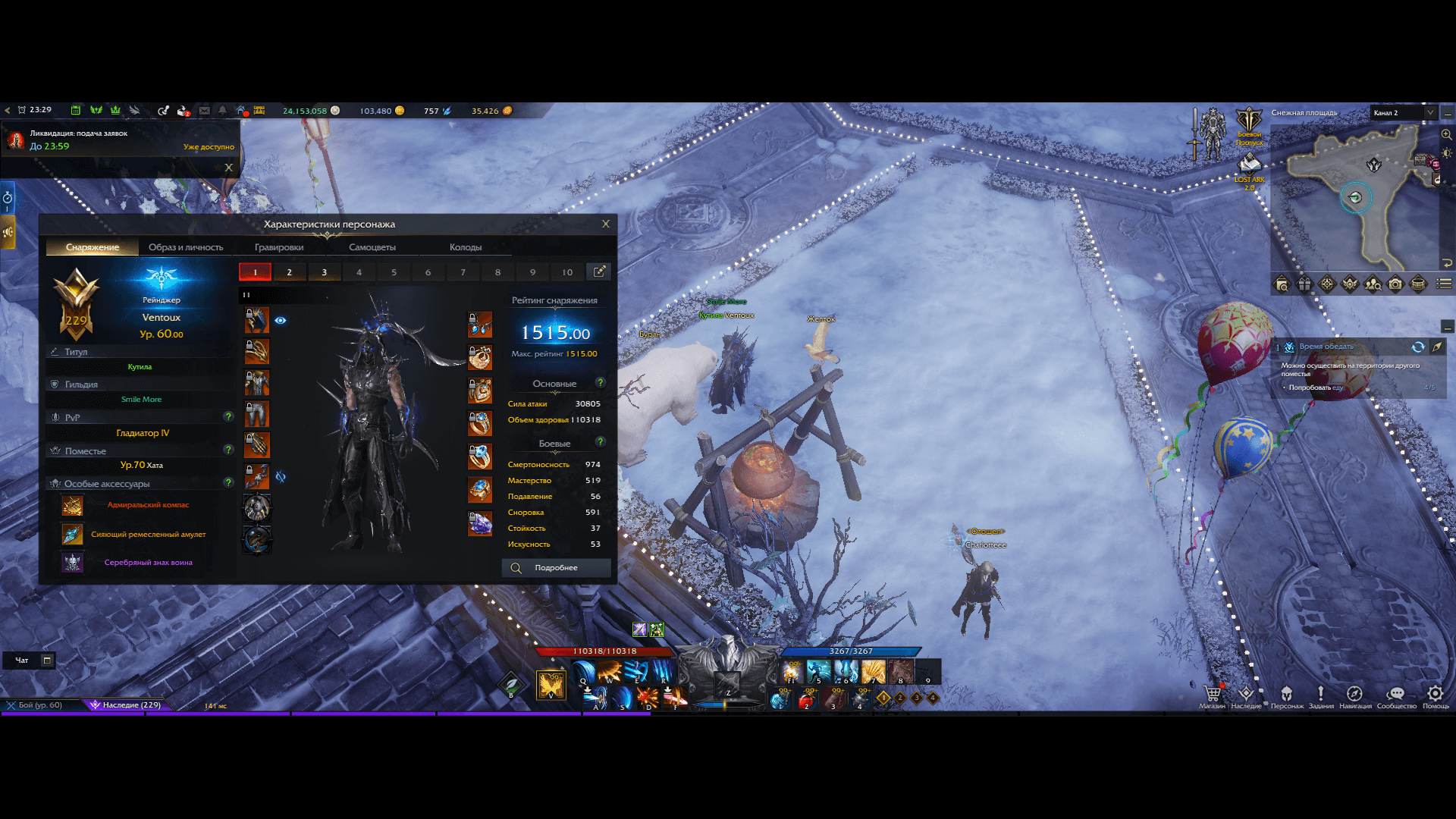Screen dimensions: 1456x819
Task: Open the Самоцветы tab
Action: [372, 247]
